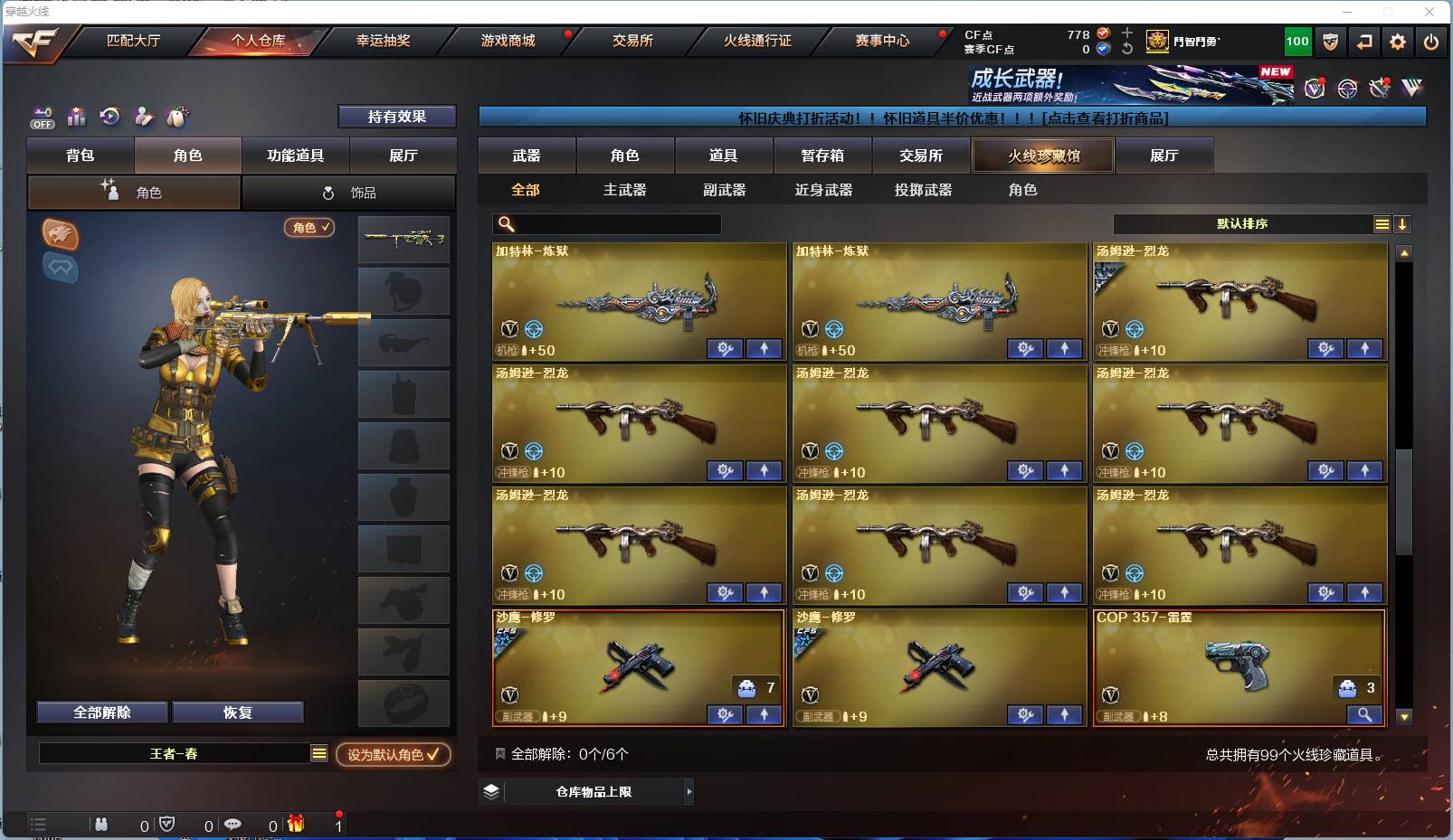
Task: Switch to the 火线珍藏馆 tab
Action: 1042,155
